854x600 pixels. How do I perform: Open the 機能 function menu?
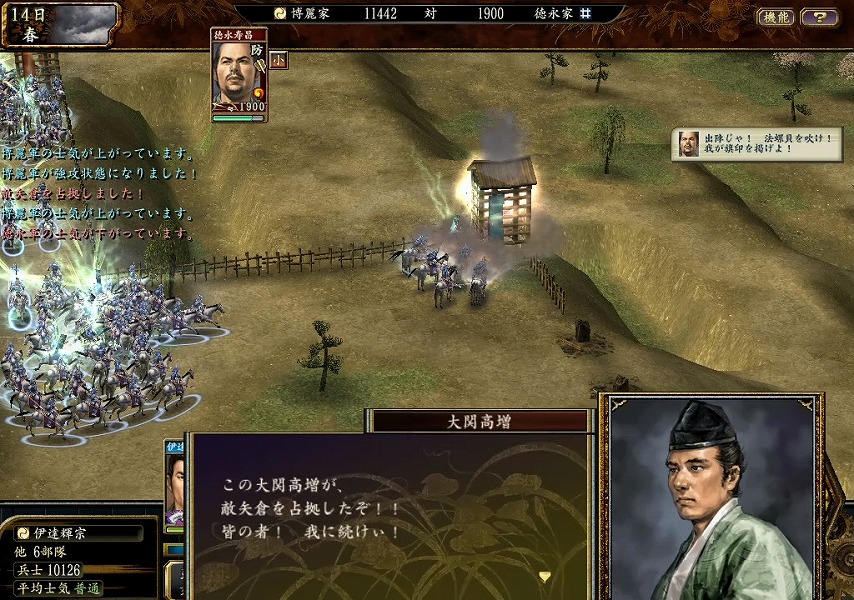pyautogui.click(x=776, y=17)
